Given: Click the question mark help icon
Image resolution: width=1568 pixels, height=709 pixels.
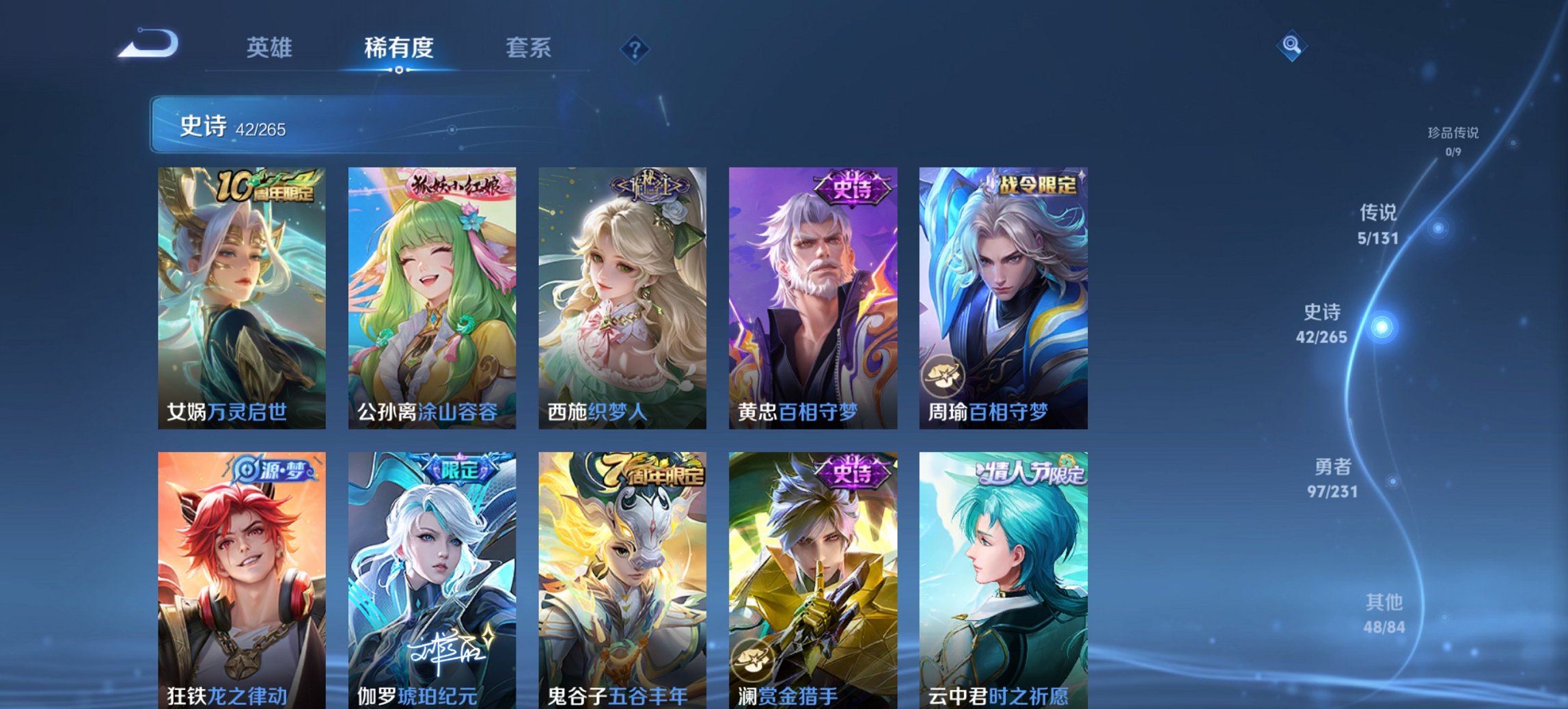Looking at the screenshot, I should 634,48.
